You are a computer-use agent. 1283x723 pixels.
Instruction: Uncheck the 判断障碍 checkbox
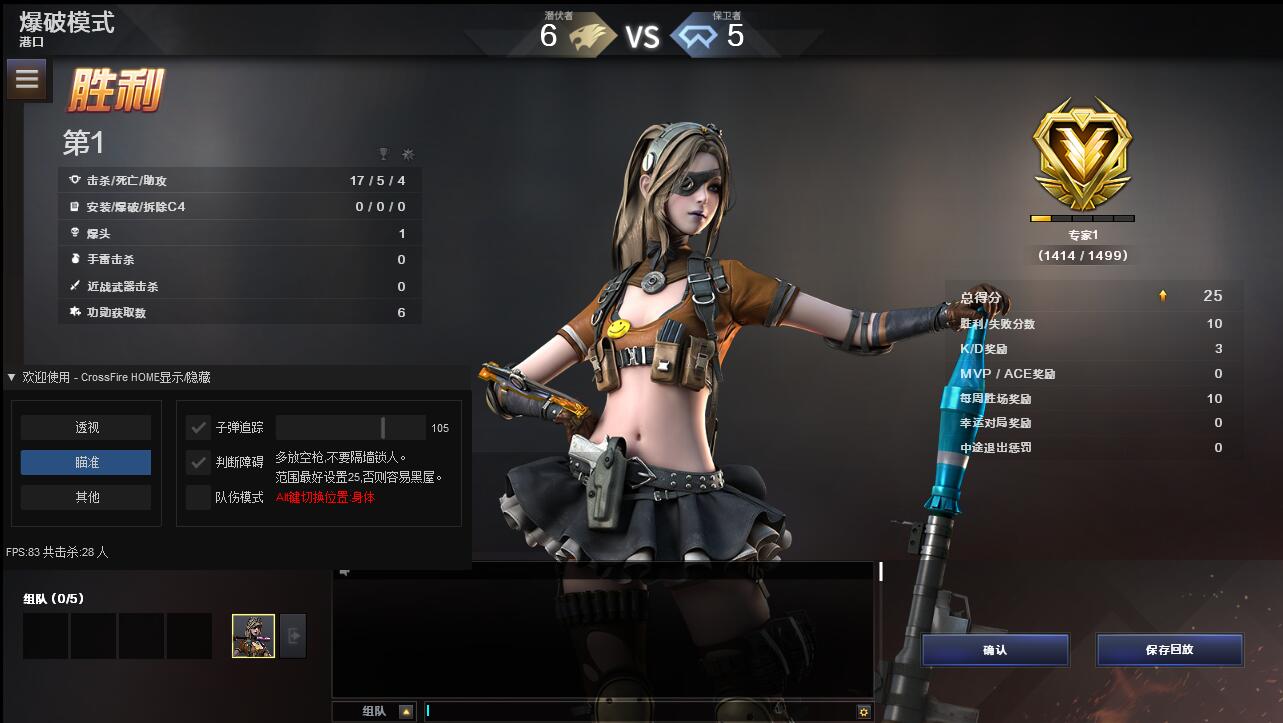(x=197, y=462)
